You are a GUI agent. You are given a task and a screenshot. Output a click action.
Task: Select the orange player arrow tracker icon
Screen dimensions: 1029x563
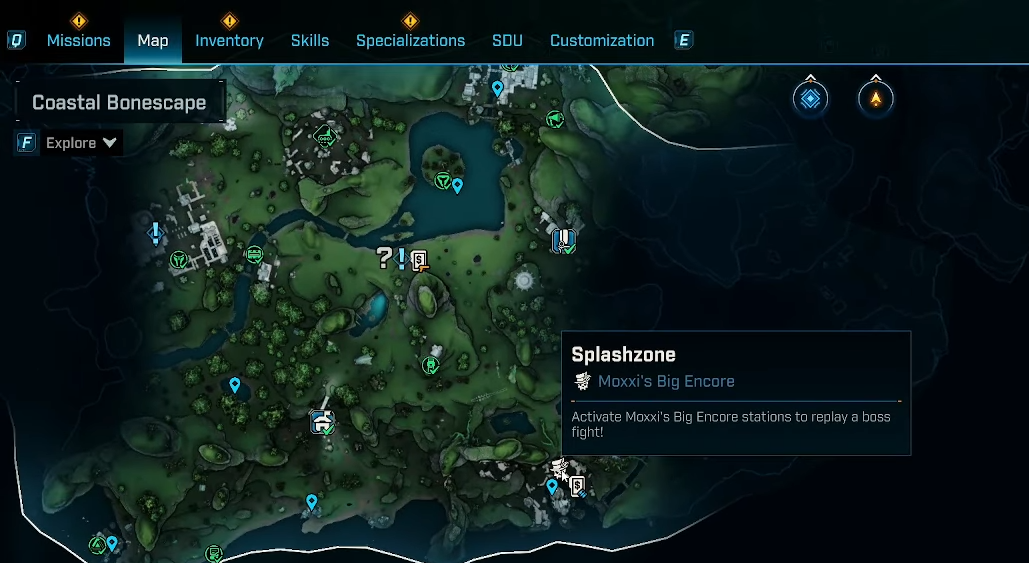coord(875,98)
